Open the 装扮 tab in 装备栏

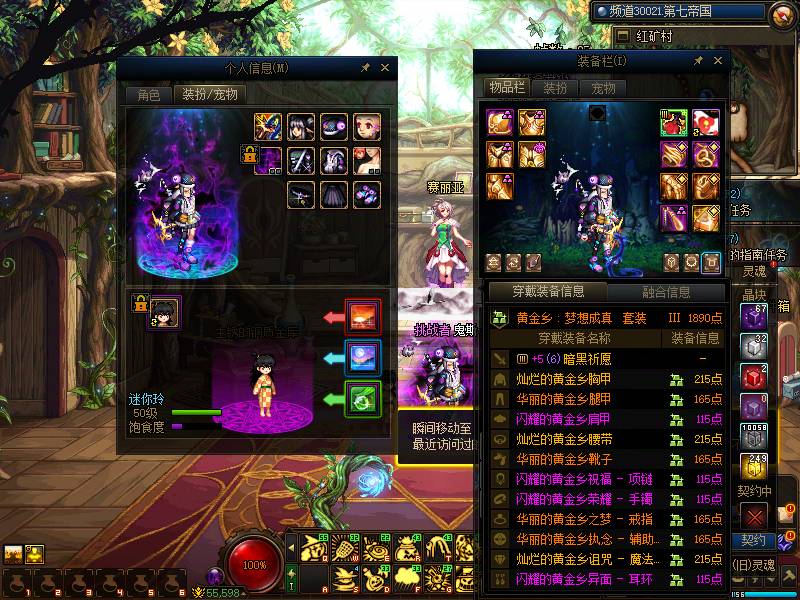tap(555, 88)
